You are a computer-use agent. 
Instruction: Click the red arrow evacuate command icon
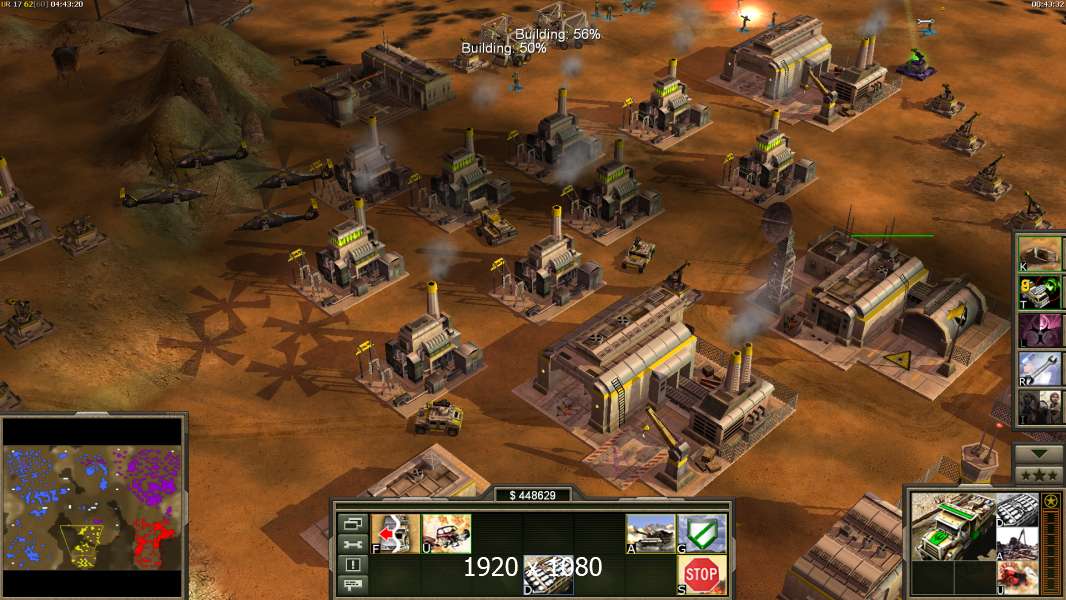[x=395, y=532]
